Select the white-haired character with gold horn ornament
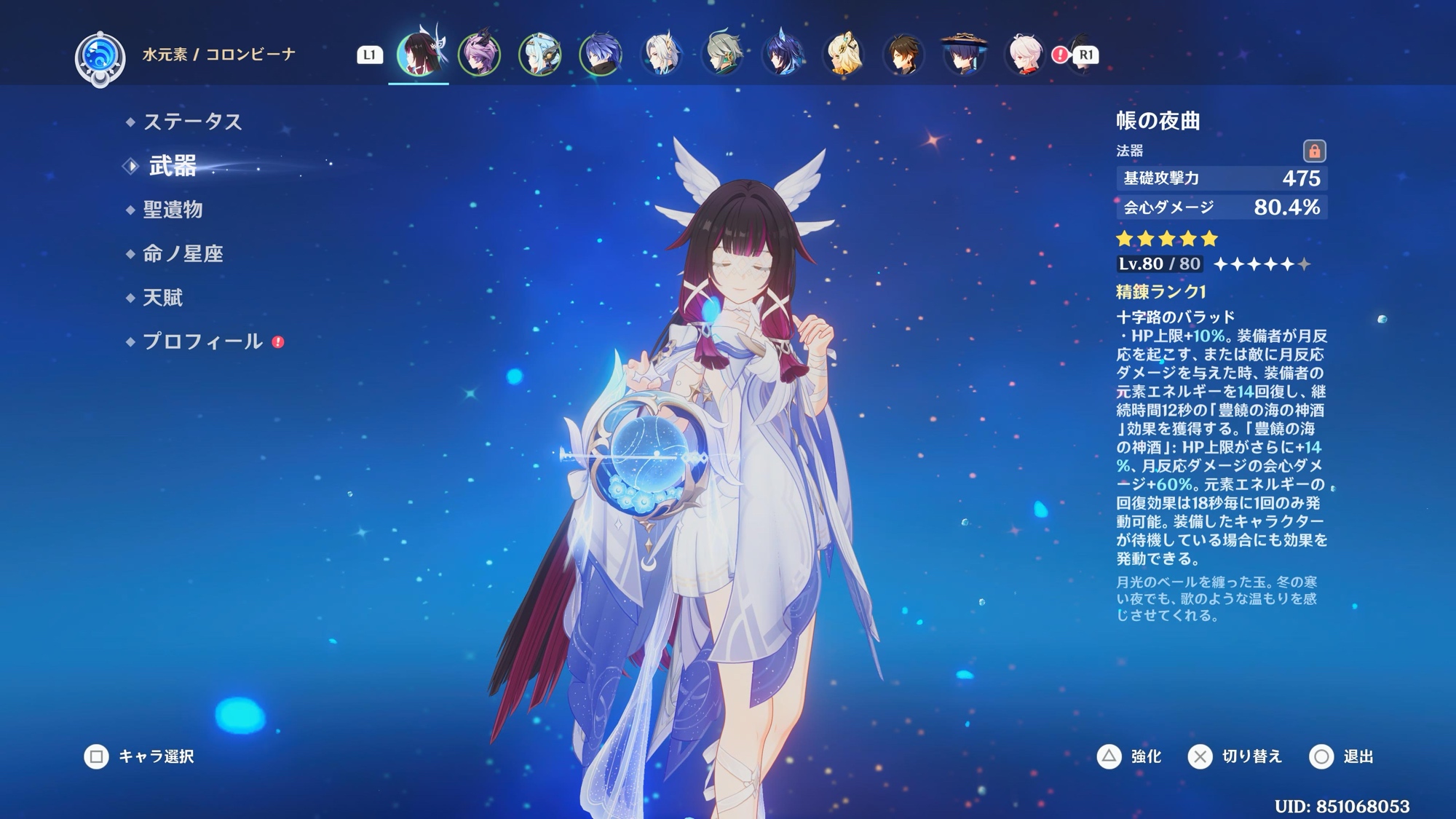The width and height of the screenshot is (1456, 819). (x=661, y=55)
